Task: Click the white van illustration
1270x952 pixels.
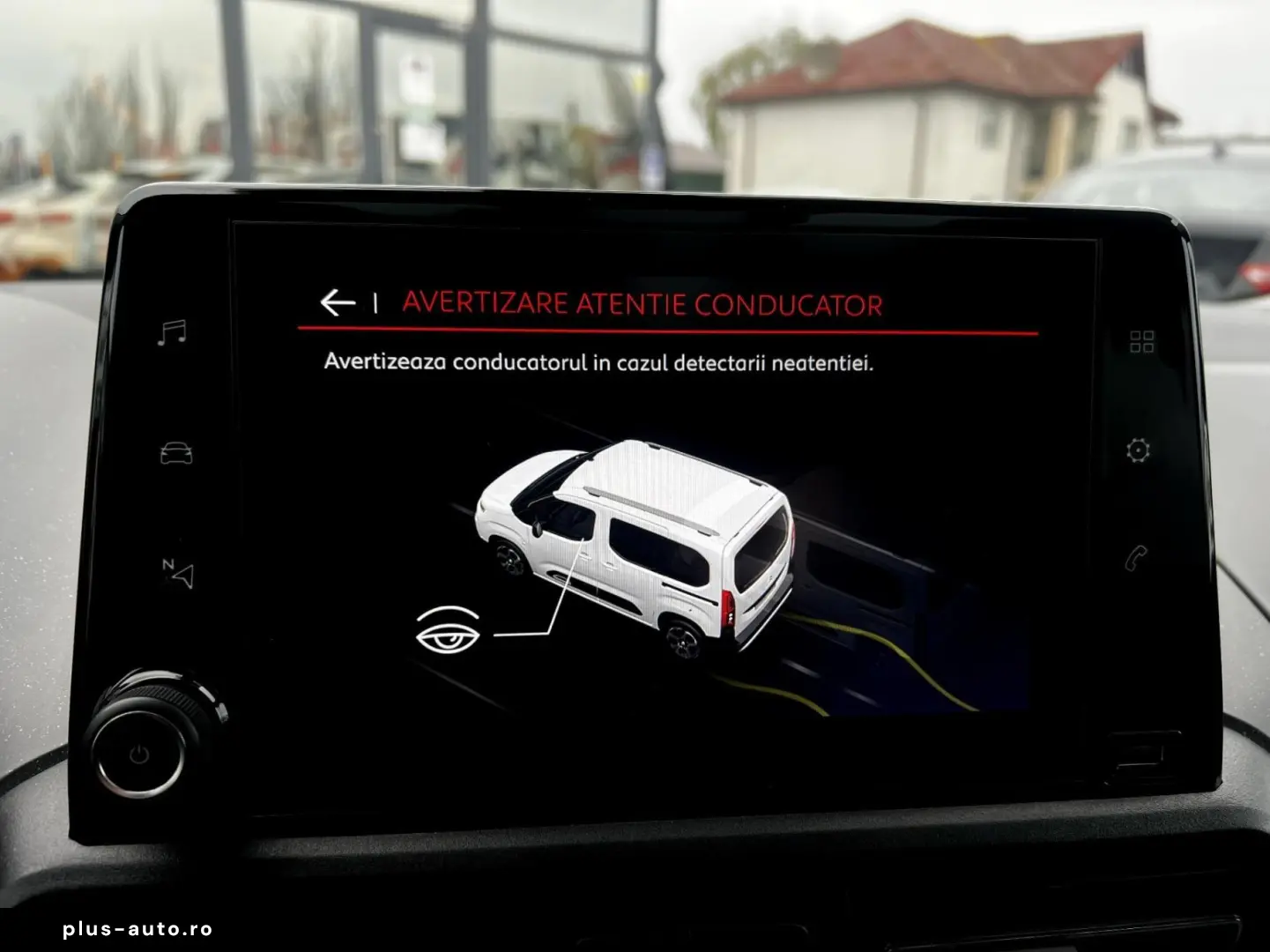Action: pos(652,547)
